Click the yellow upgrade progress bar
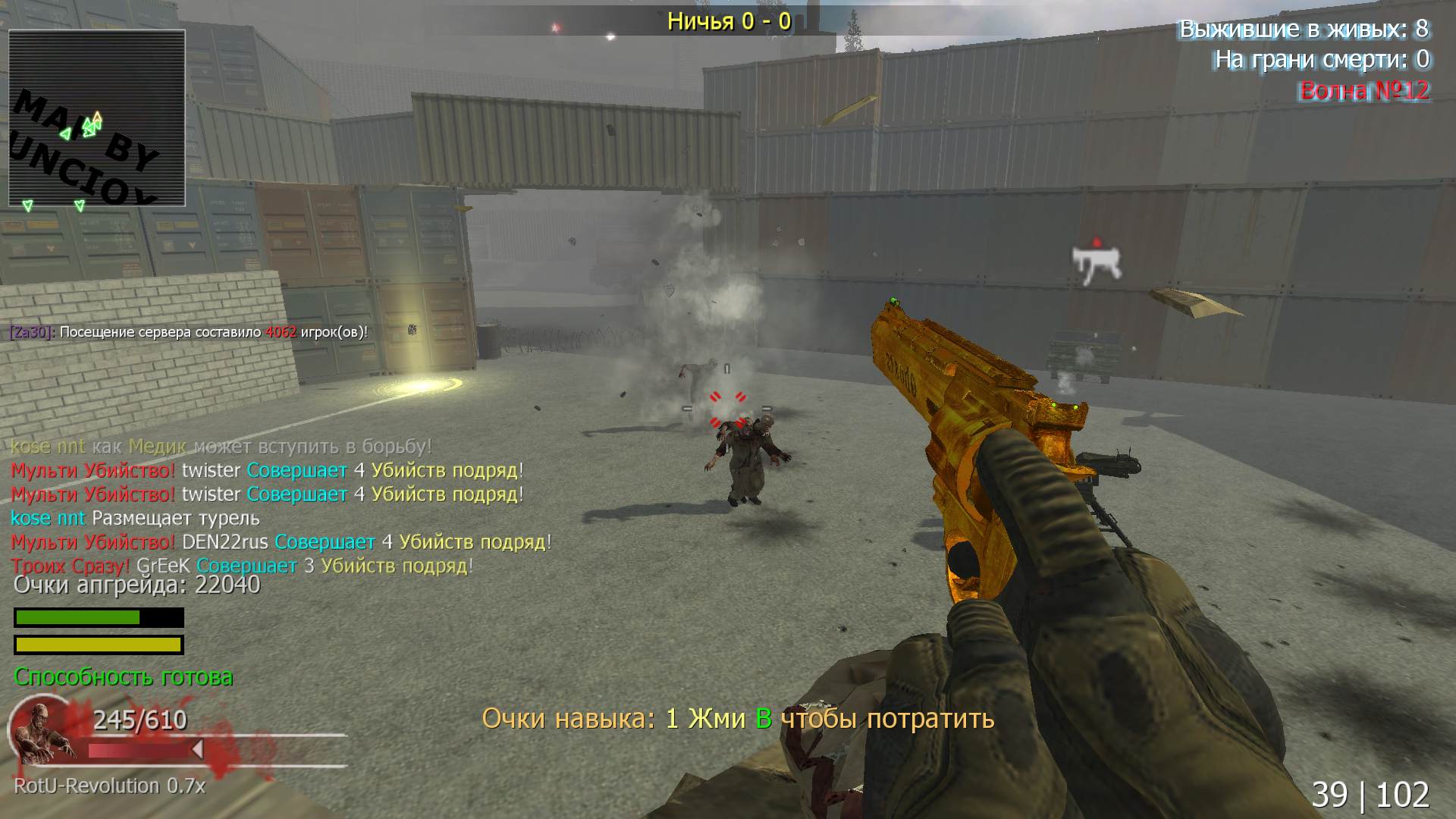The height and width of the screenshot is (819, 1456). pyautogui.click(x=97, y=644)
